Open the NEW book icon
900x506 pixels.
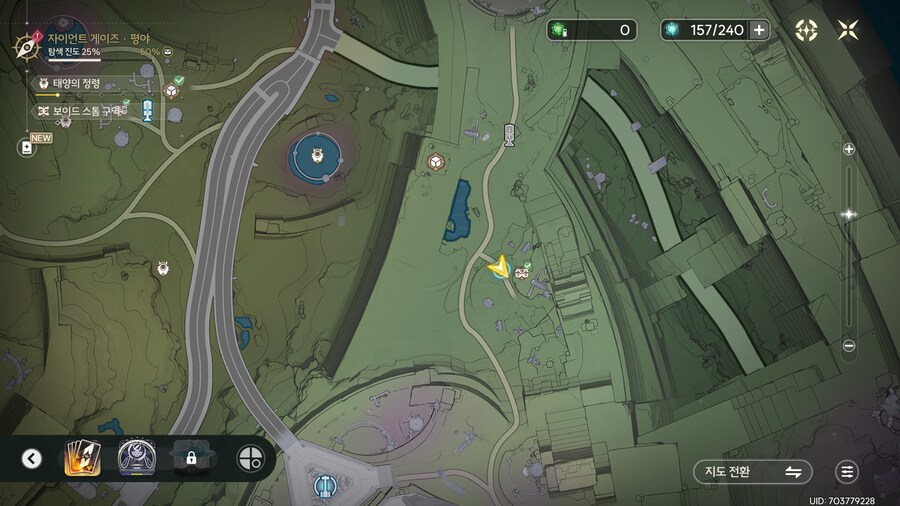(x=27, y=147)
